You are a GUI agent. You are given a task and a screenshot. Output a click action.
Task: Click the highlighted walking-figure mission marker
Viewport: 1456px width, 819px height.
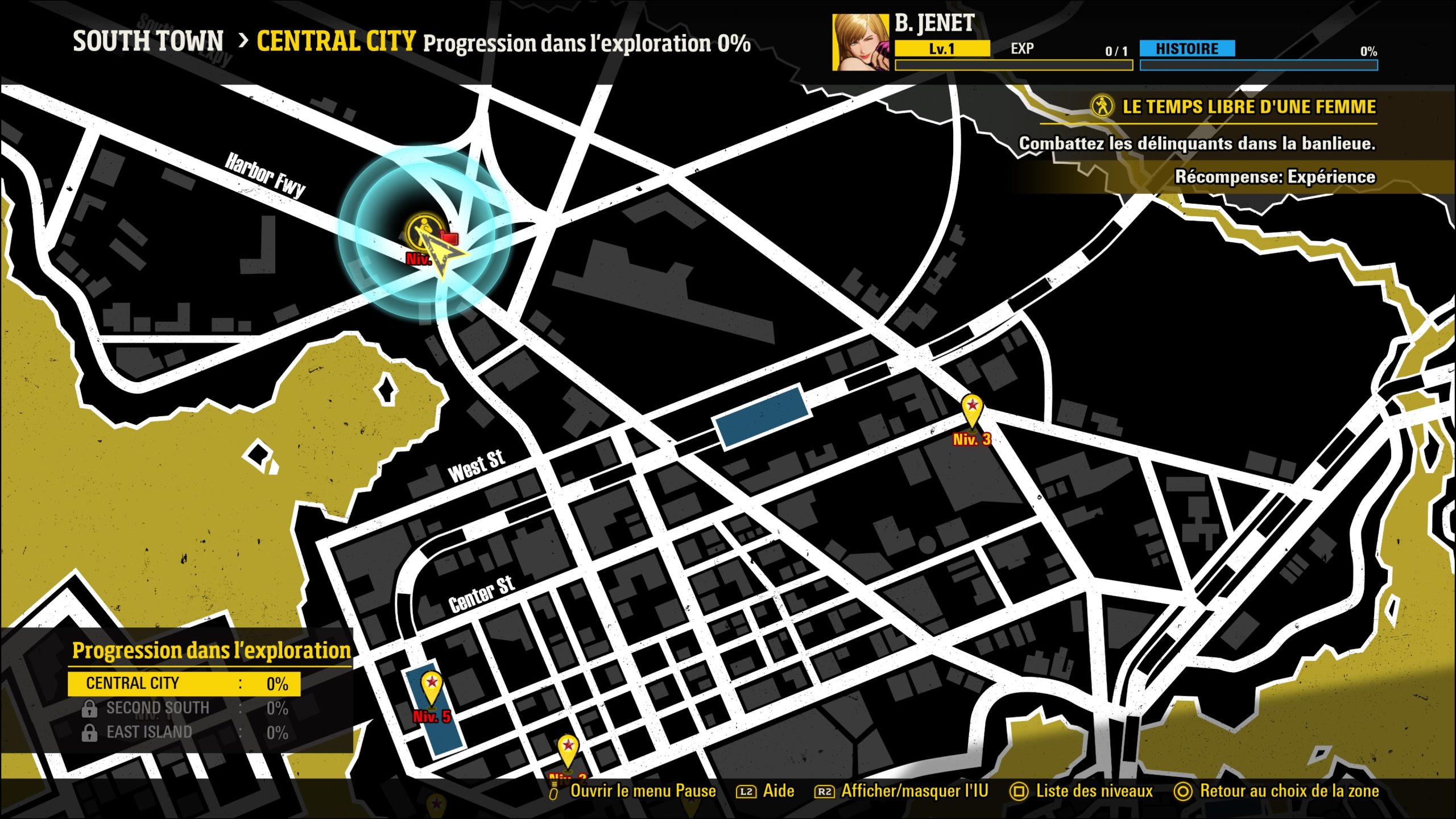point(423,231)
